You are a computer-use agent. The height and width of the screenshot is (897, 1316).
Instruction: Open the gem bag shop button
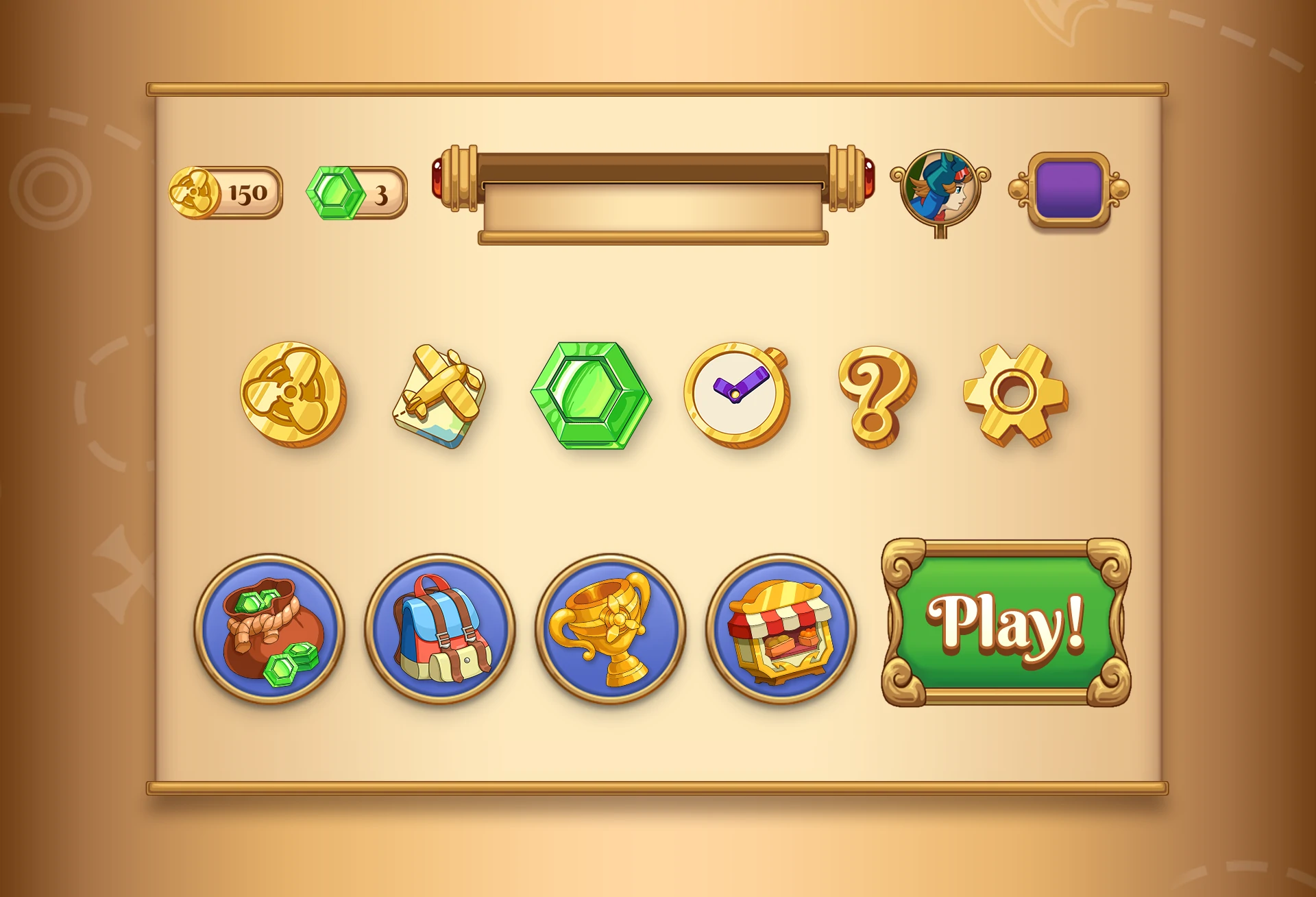[x=270, y=628]
